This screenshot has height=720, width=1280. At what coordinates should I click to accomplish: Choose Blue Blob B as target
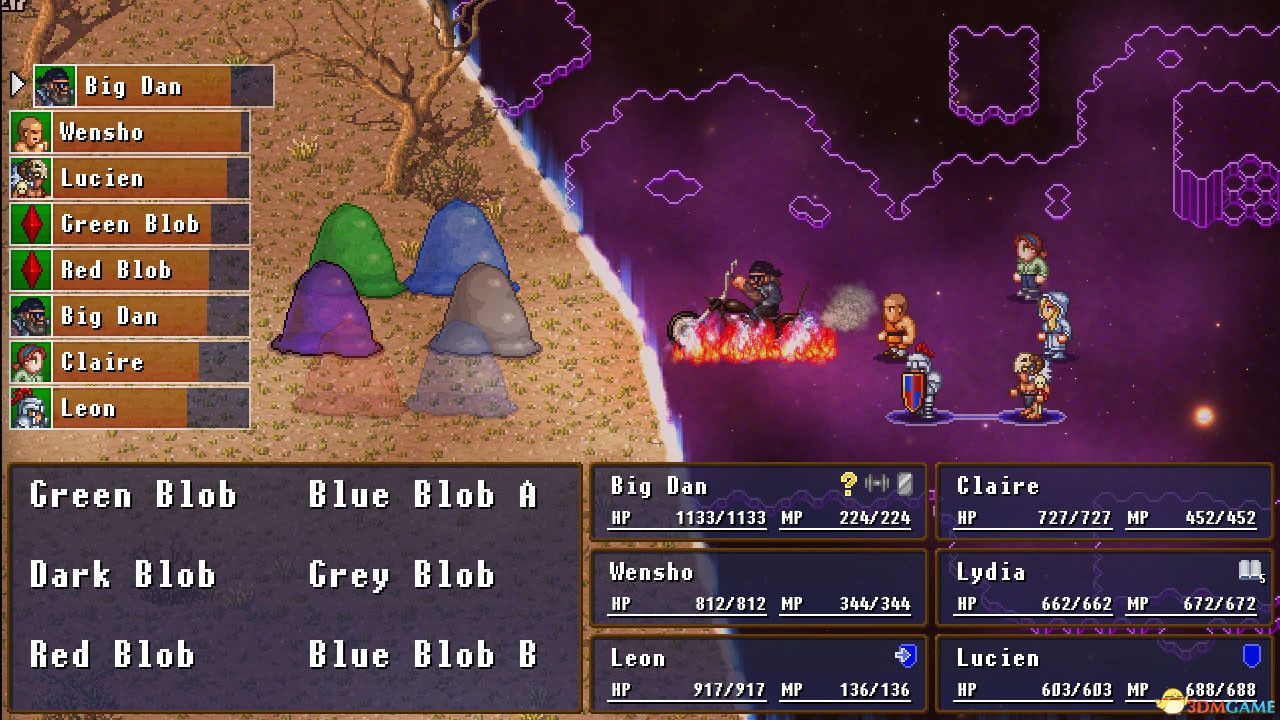(422, 655)
